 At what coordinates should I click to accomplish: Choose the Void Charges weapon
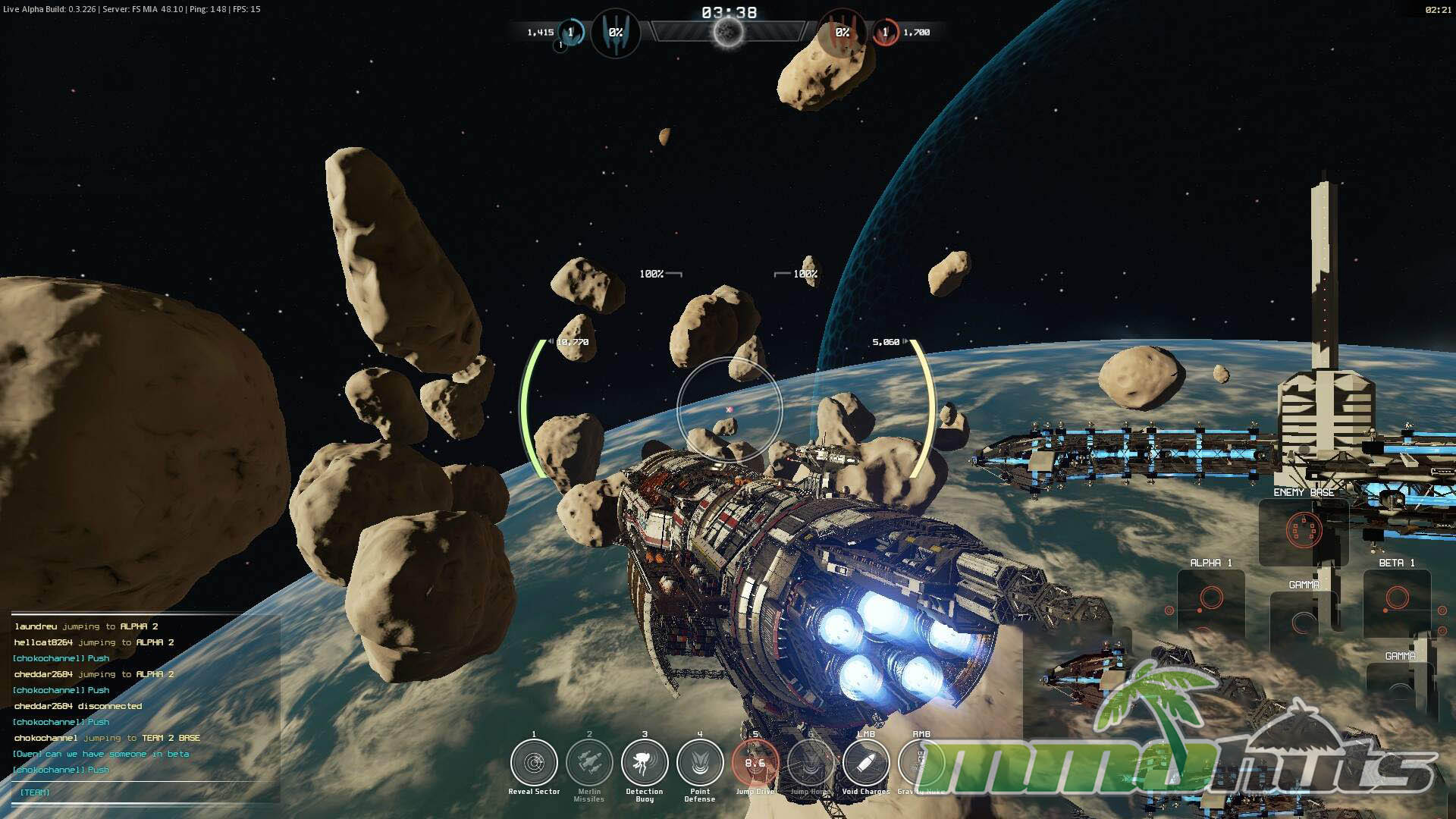(x=866, y=763)
